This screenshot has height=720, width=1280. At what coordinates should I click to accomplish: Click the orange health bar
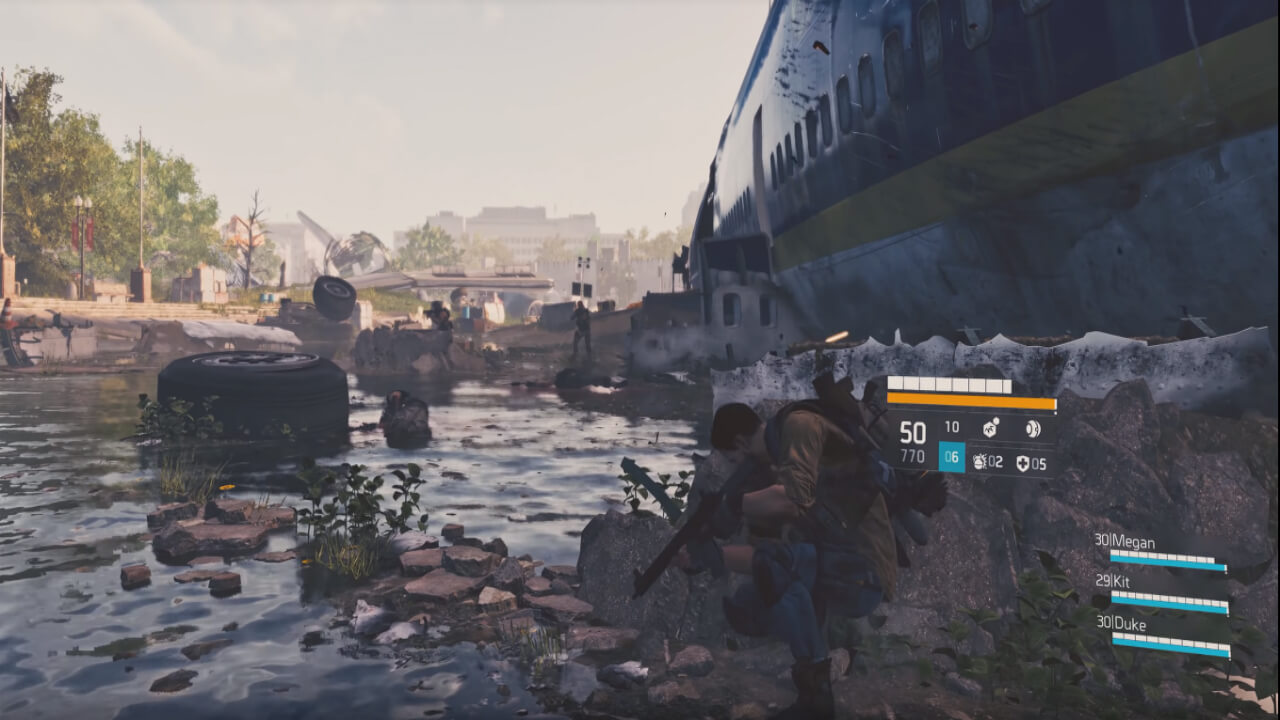(972, 401)
